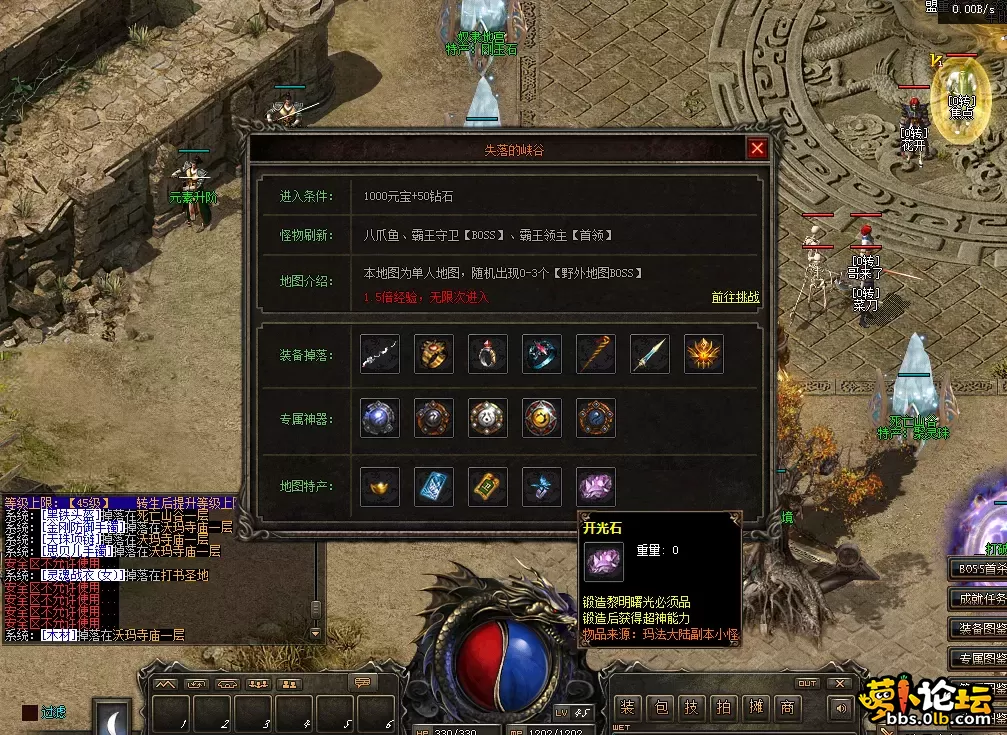The width and height of the screenshot is (1007, 735).
Task: Choose the flaming golden emblem drop icon
Action: (x=704, y=354)
